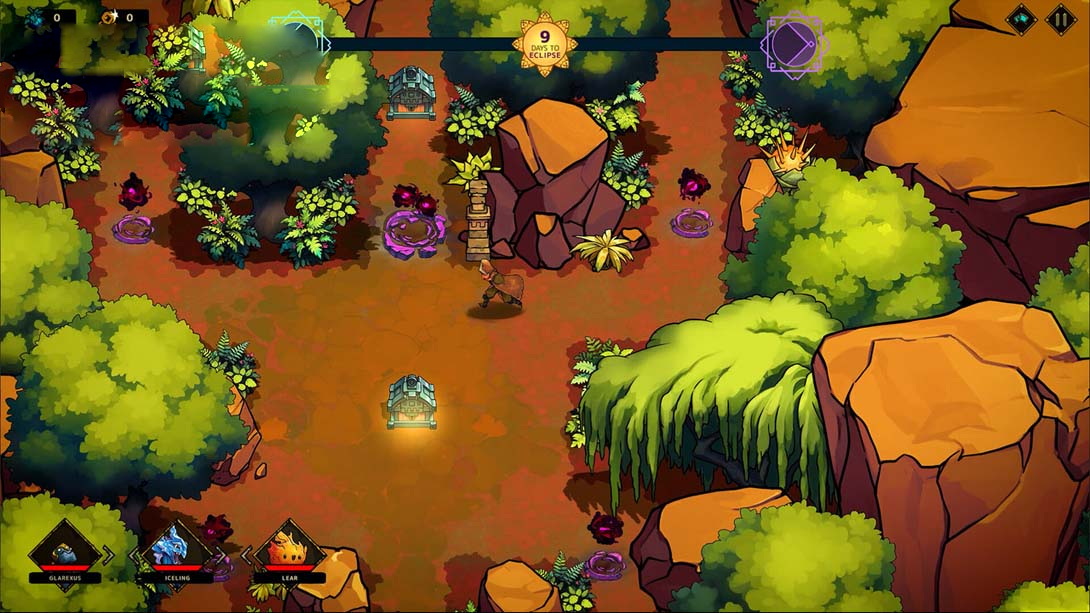
Task: Select the Glarexus monster portrait
Action: click(64, 549)
